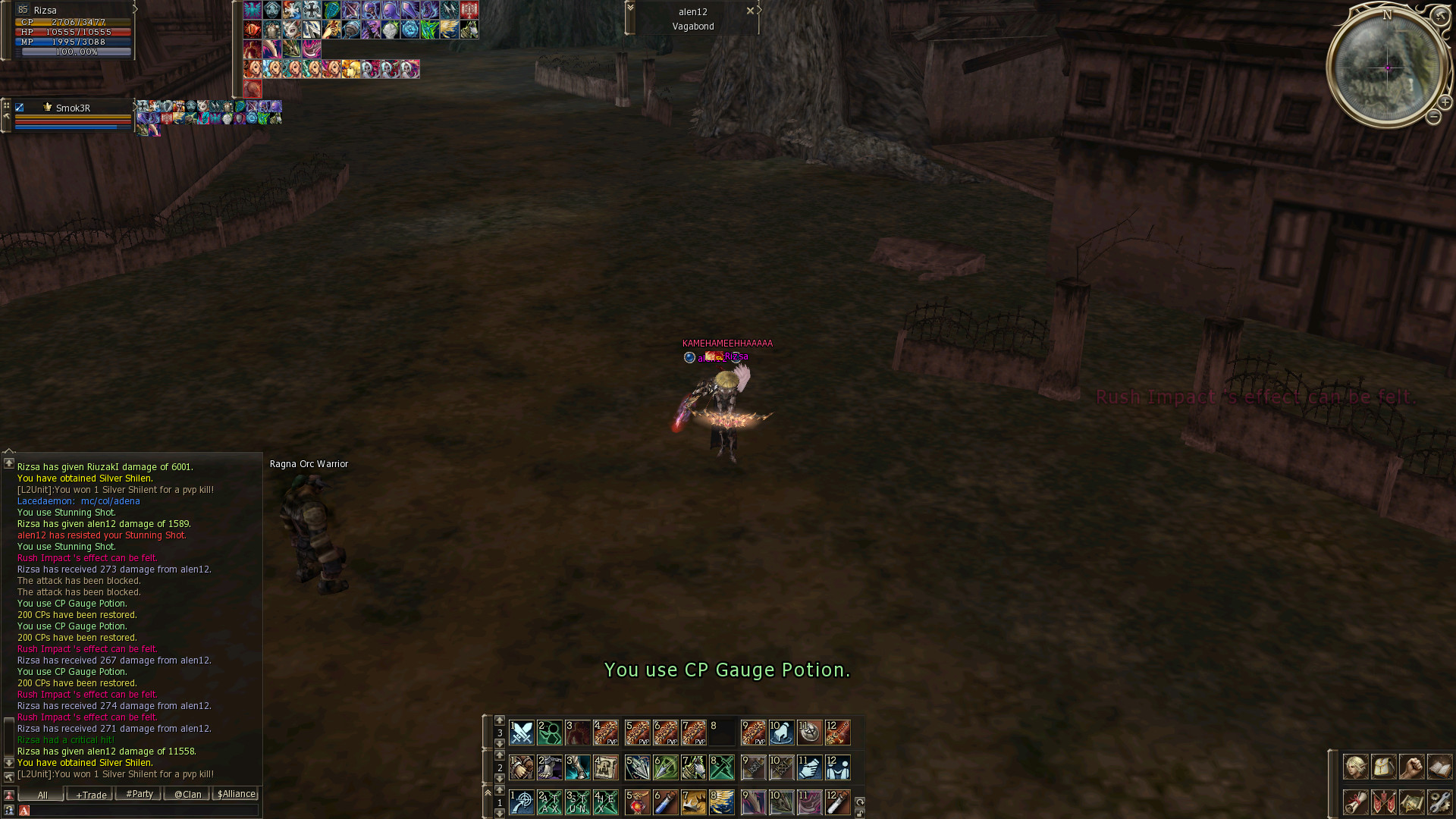Select the #Party chat tab
The width and height of the screenshot is (1456, 819).
(x=139, y=794)
